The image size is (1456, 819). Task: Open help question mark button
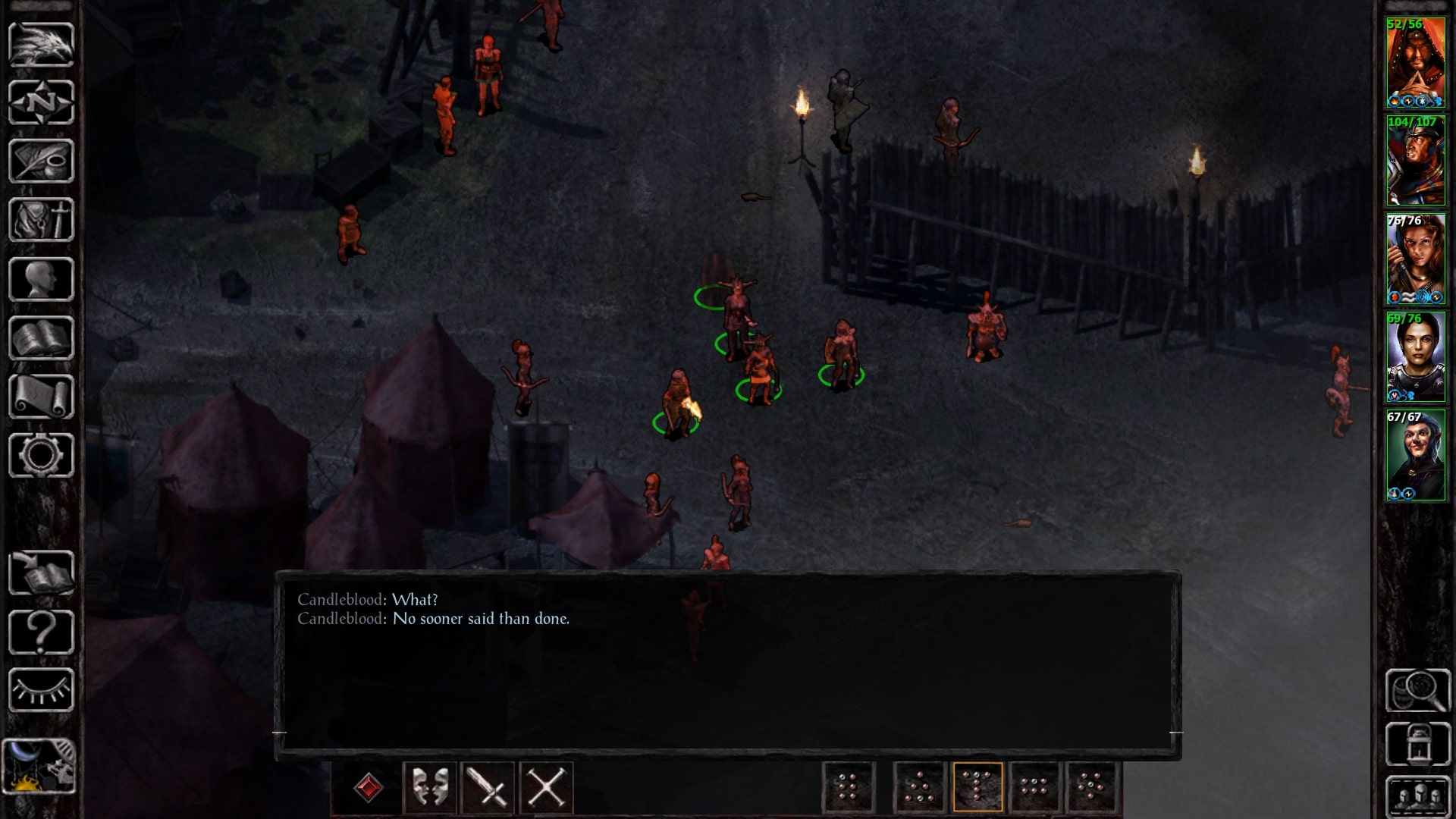41,632
